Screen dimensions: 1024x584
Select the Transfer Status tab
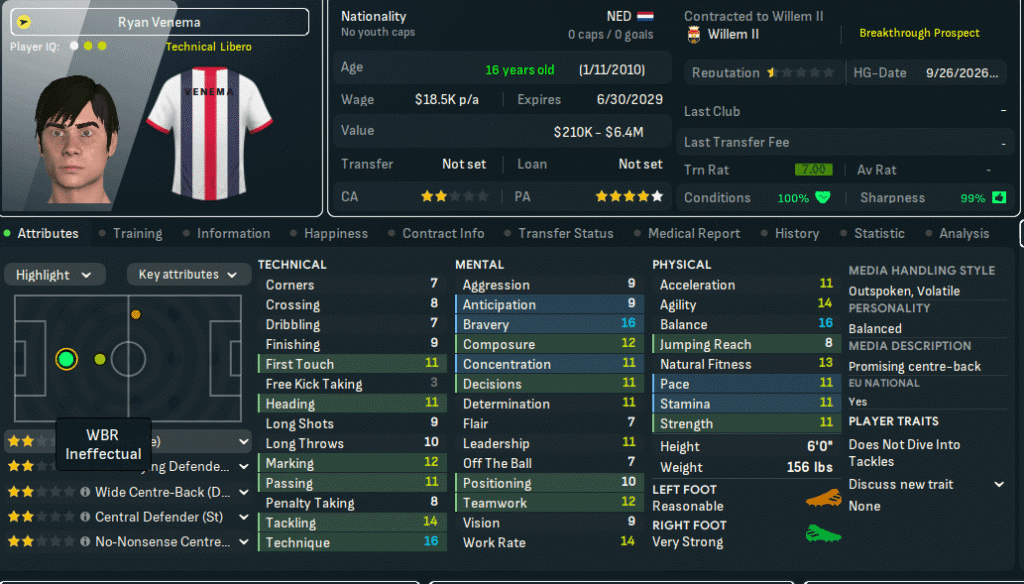pos(565,233)
